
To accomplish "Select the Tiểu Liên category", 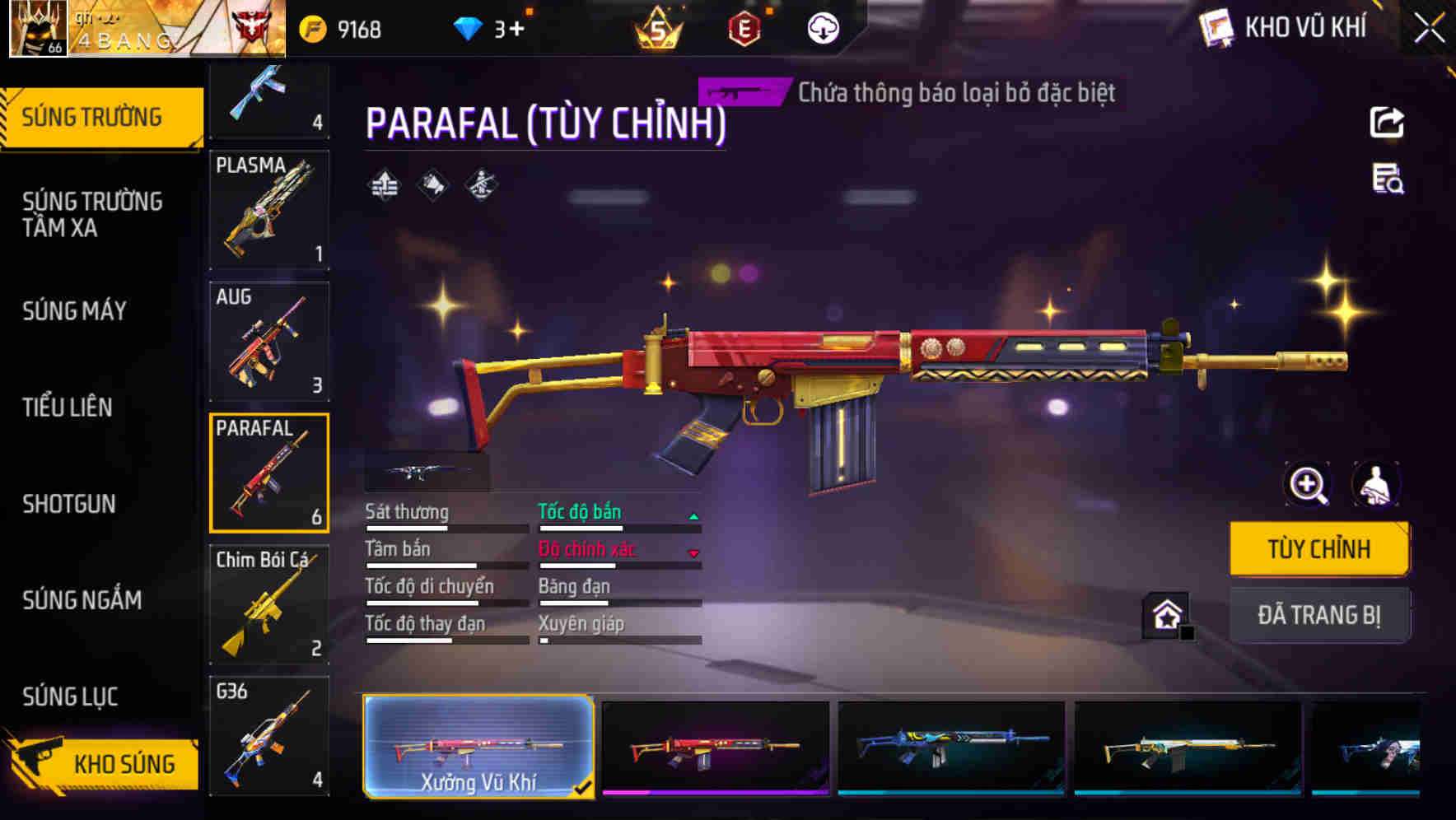I will tap(67, 407).
